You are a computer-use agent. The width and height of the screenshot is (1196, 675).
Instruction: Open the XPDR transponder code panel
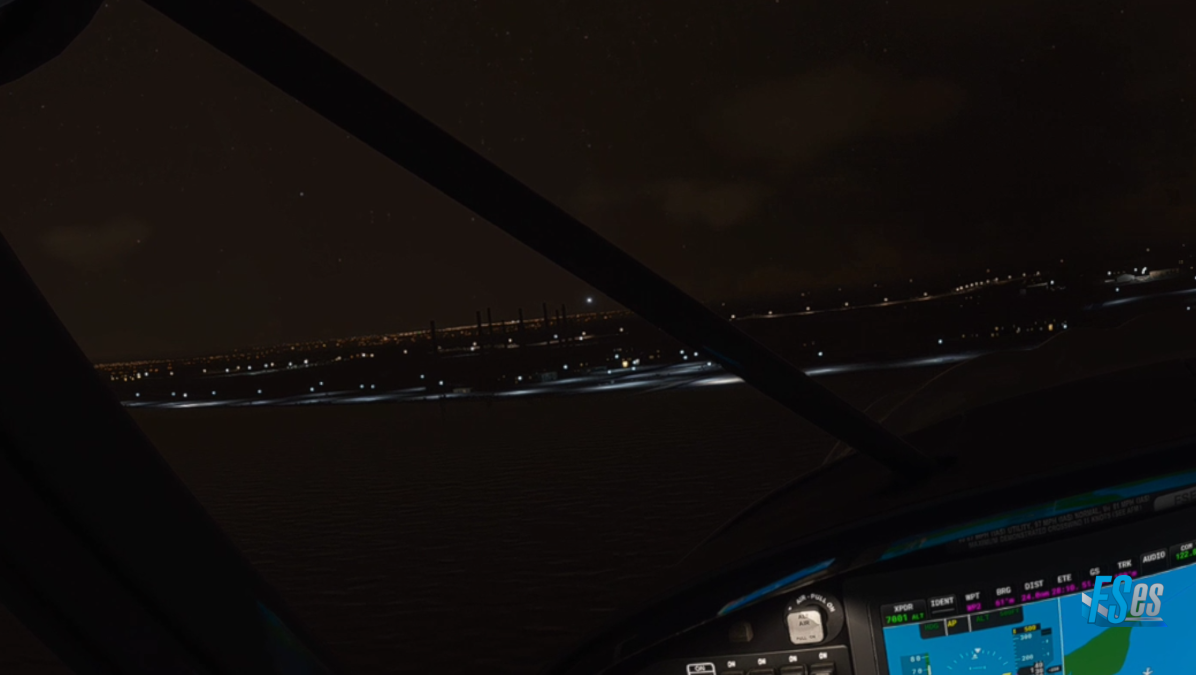tap(903, 612)
